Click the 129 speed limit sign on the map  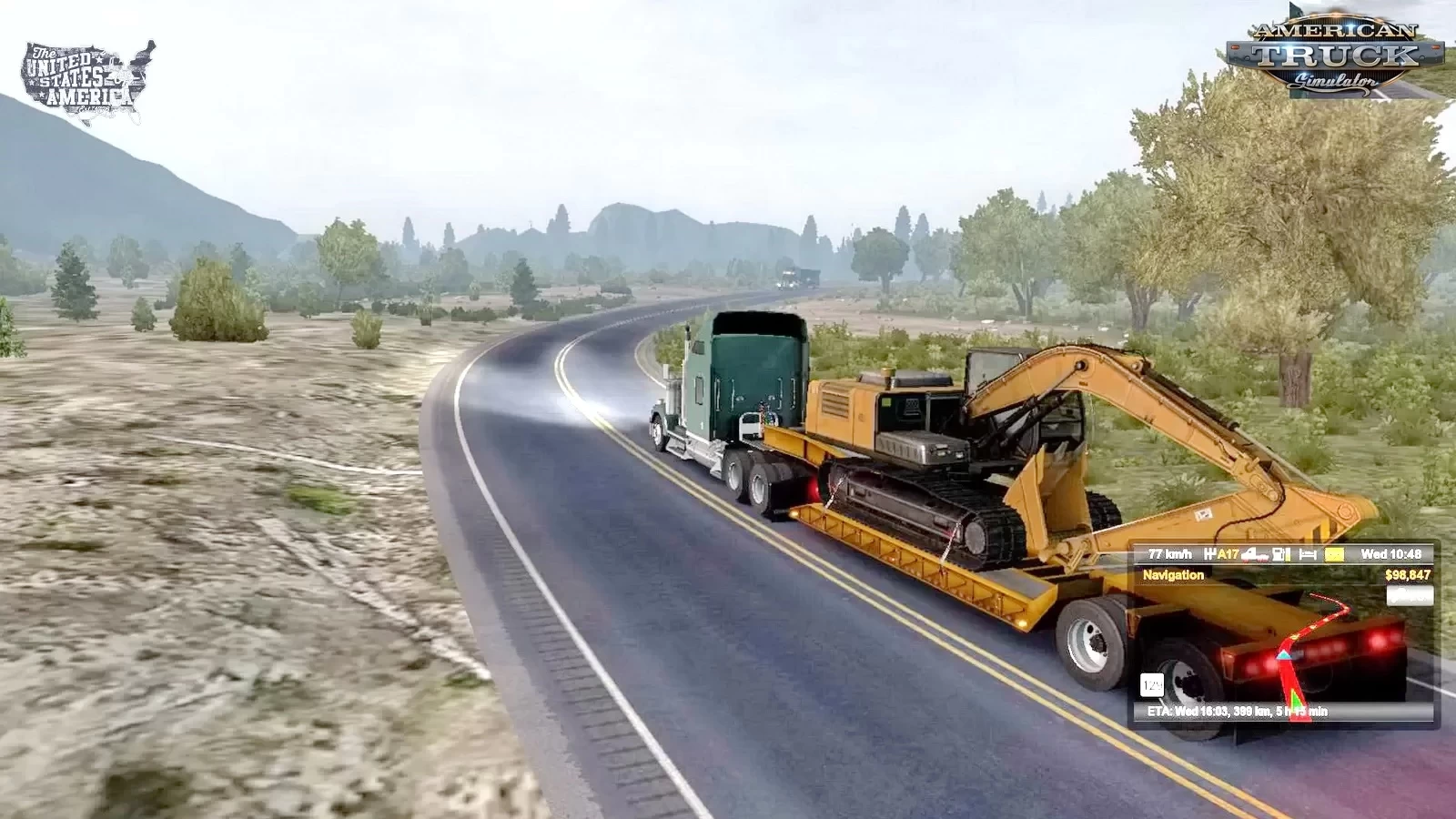tap(1152, 684)
